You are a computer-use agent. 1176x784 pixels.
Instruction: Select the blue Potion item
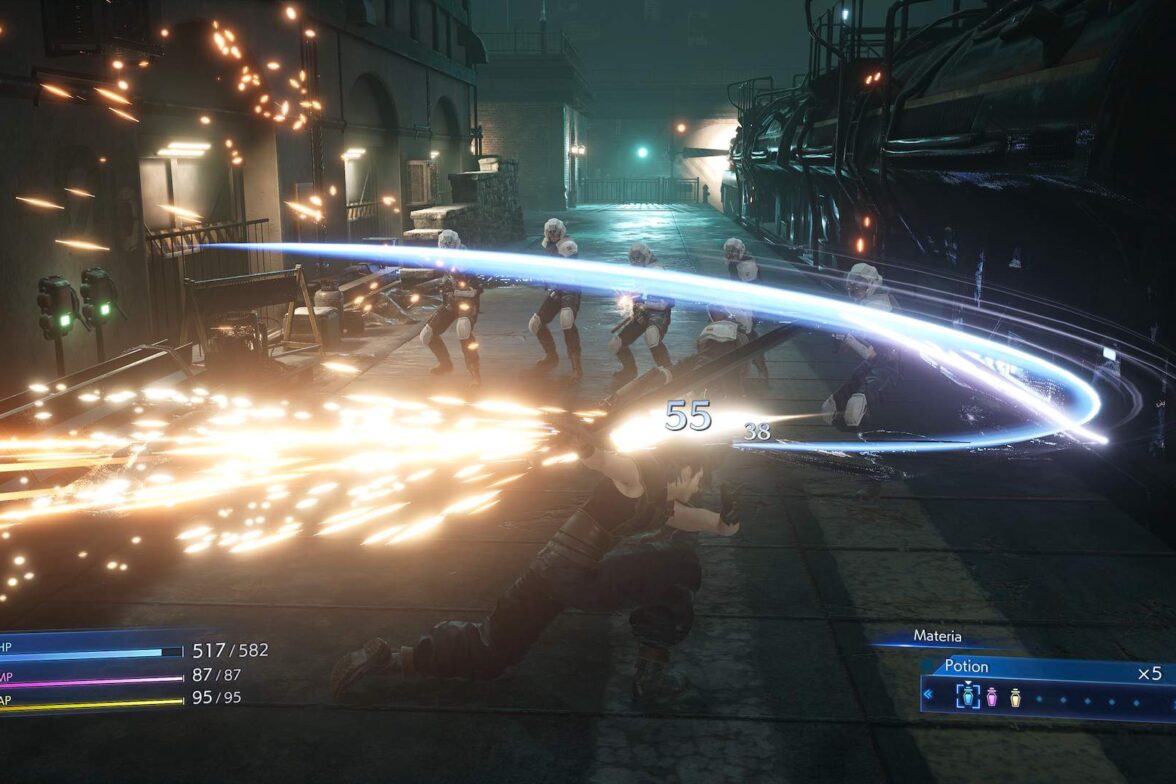(968, 695)
